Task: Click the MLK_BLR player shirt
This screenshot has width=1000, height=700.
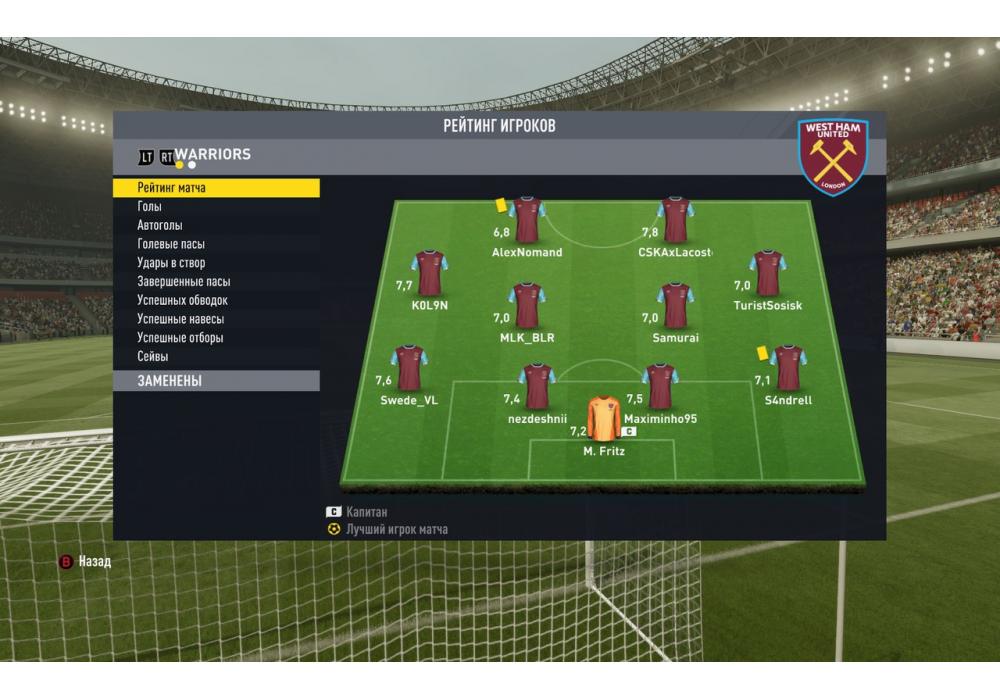Action: click(527, 305)
